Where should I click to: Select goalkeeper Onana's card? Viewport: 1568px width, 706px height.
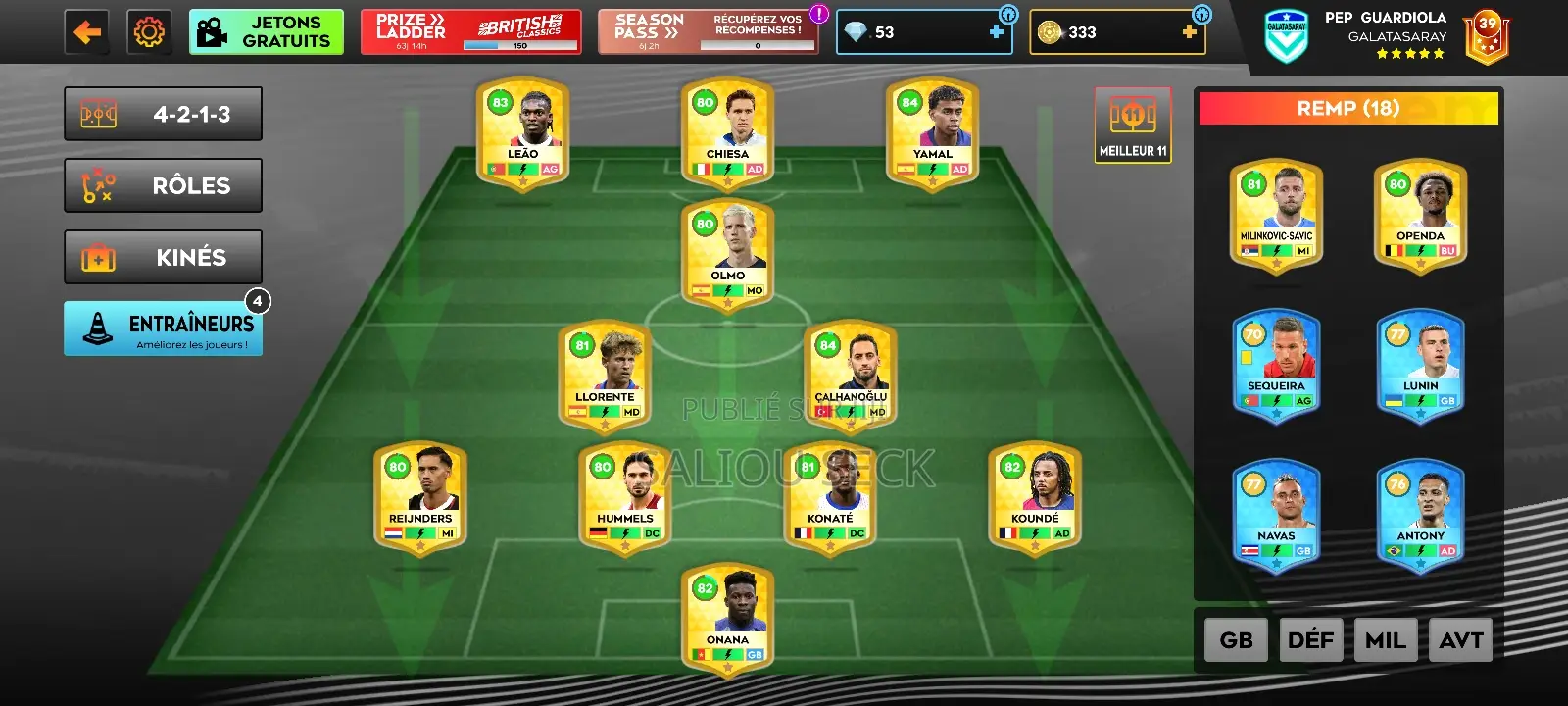(727, 618)
